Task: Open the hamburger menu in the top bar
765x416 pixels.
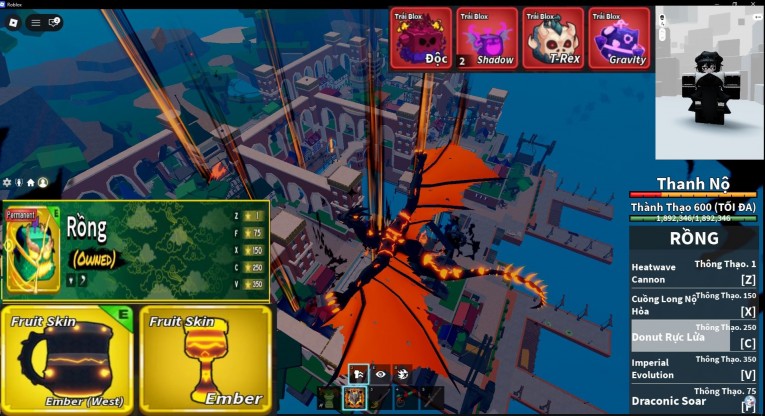Action: pyautogui.click(x=36, y=22)
